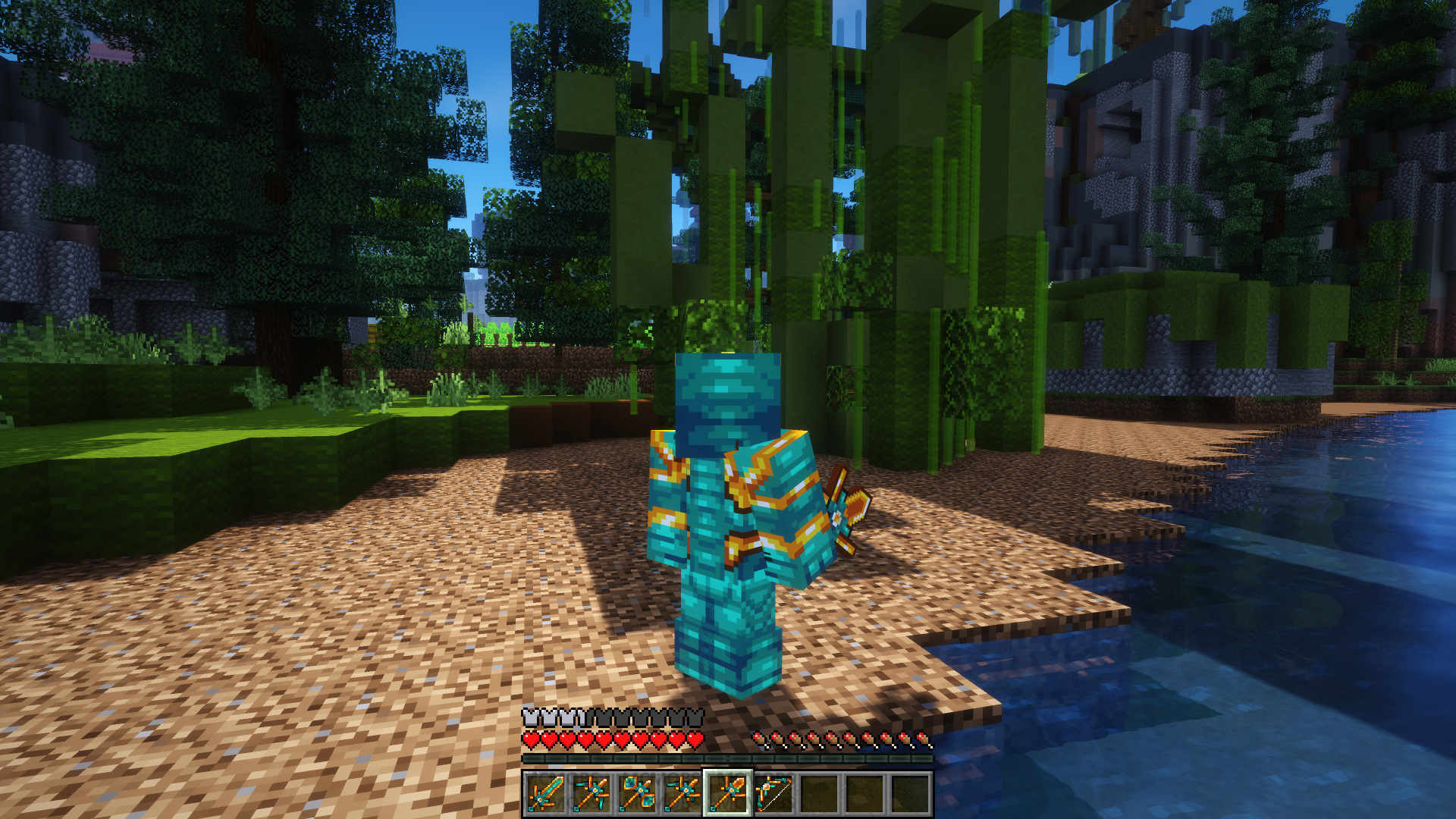This screenshot has height=819, width=1456.
Task: Click a darkened empty armor slot icon
Action: 648,715
